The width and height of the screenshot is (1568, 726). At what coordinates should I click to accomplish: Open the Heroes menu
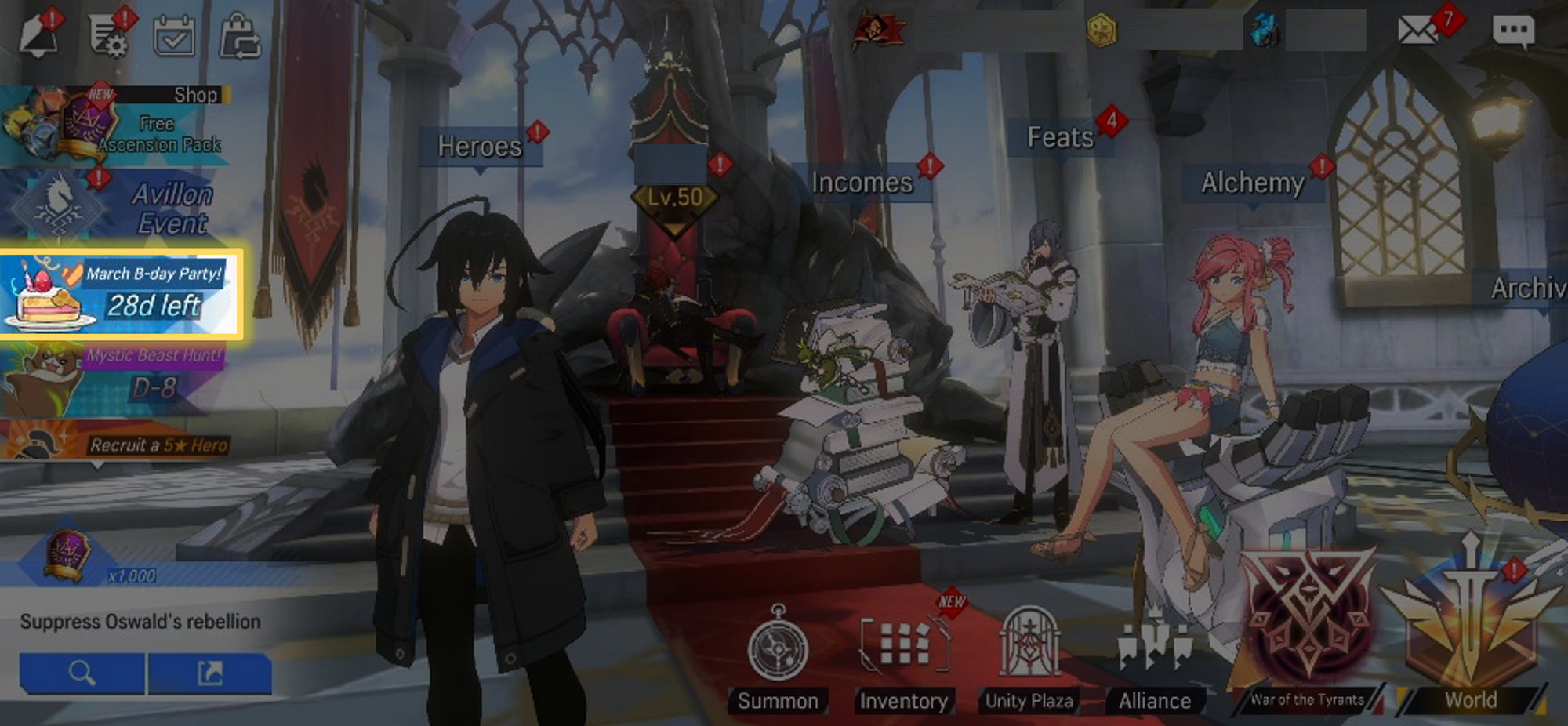click(480, 147)
